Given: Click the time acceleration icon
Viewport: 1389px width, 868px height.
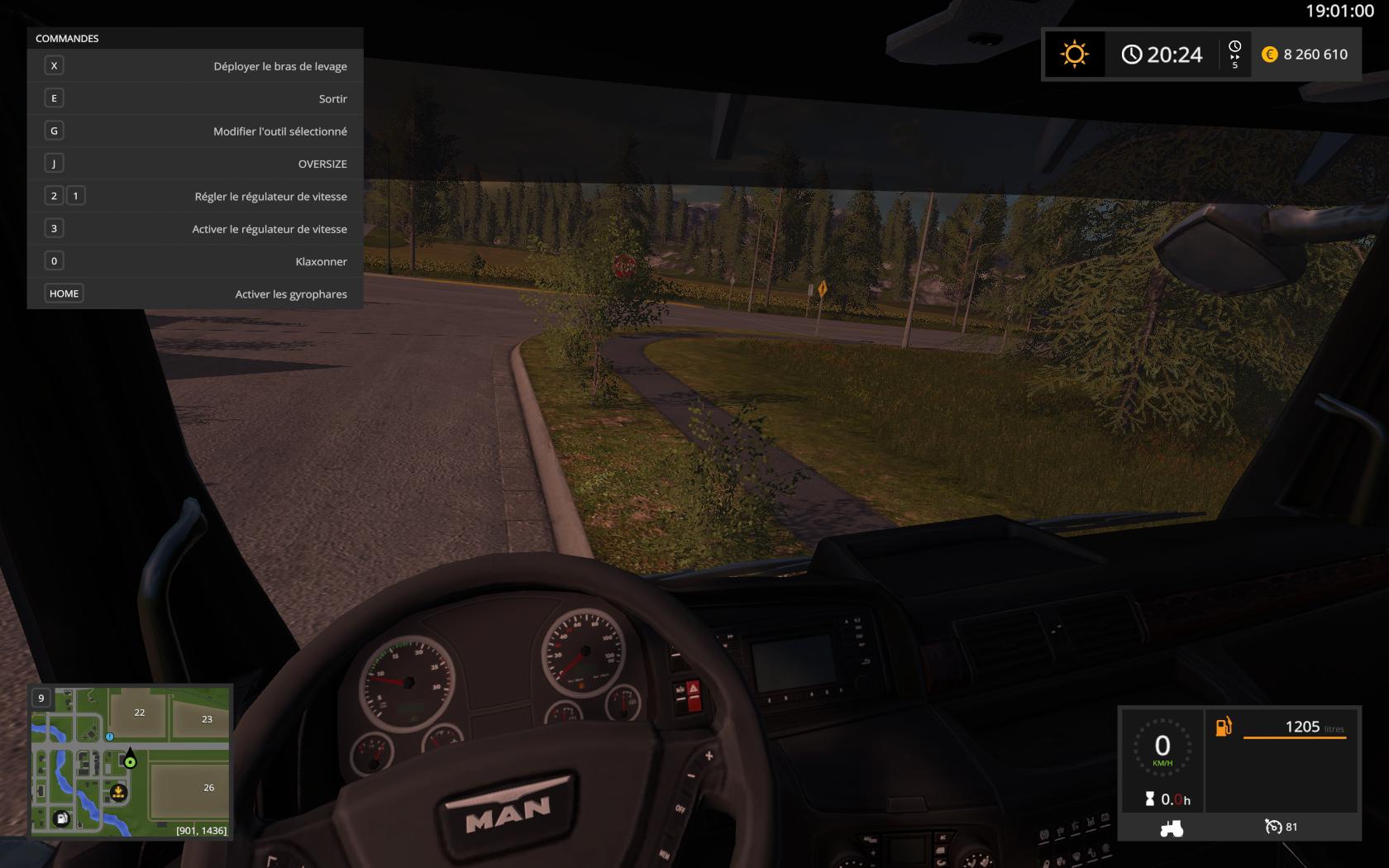Looking at the screenshot, I should point(1235,54).
